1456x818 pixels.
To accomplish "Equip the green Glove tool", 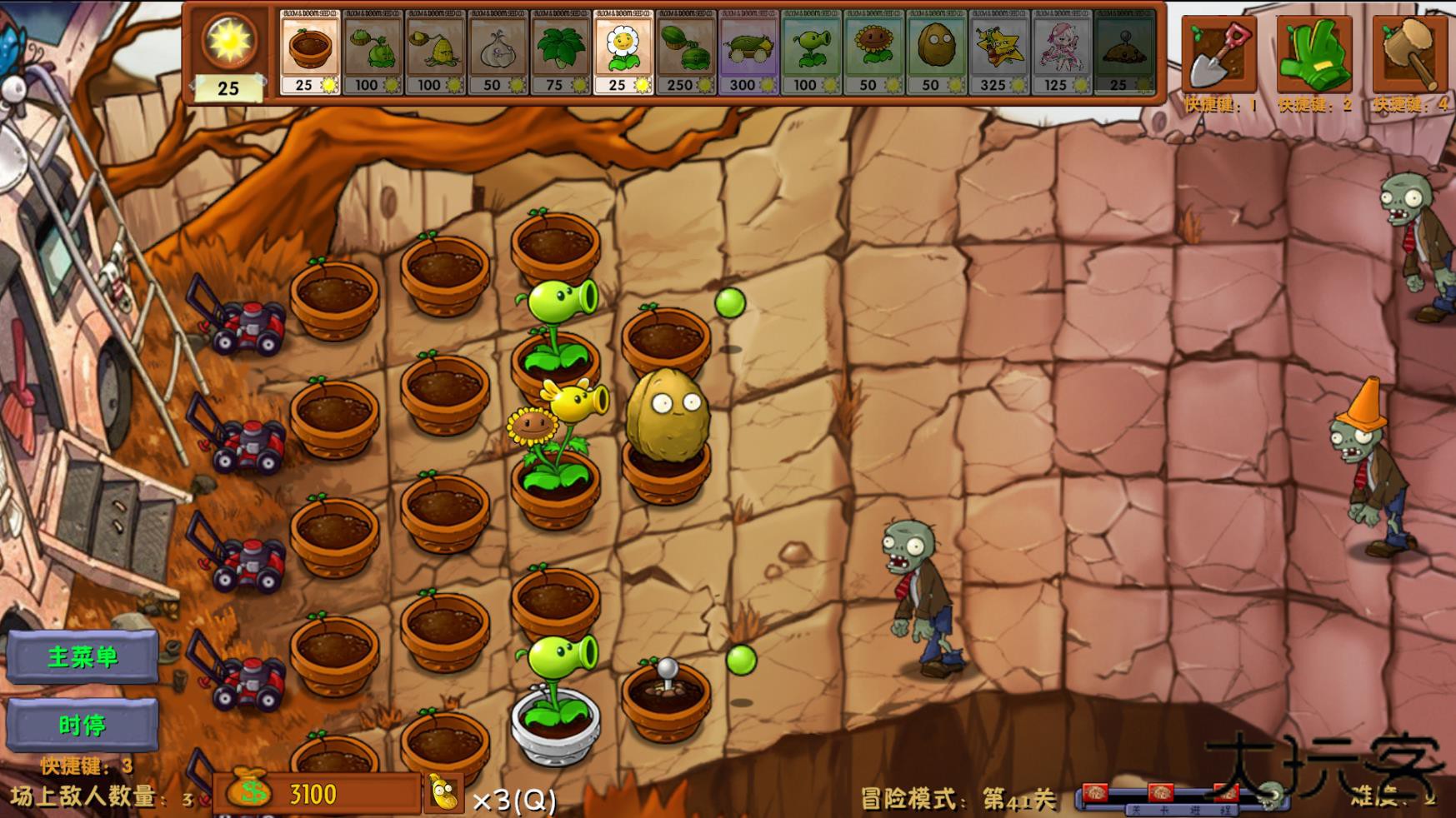I will pos(1313,50).
